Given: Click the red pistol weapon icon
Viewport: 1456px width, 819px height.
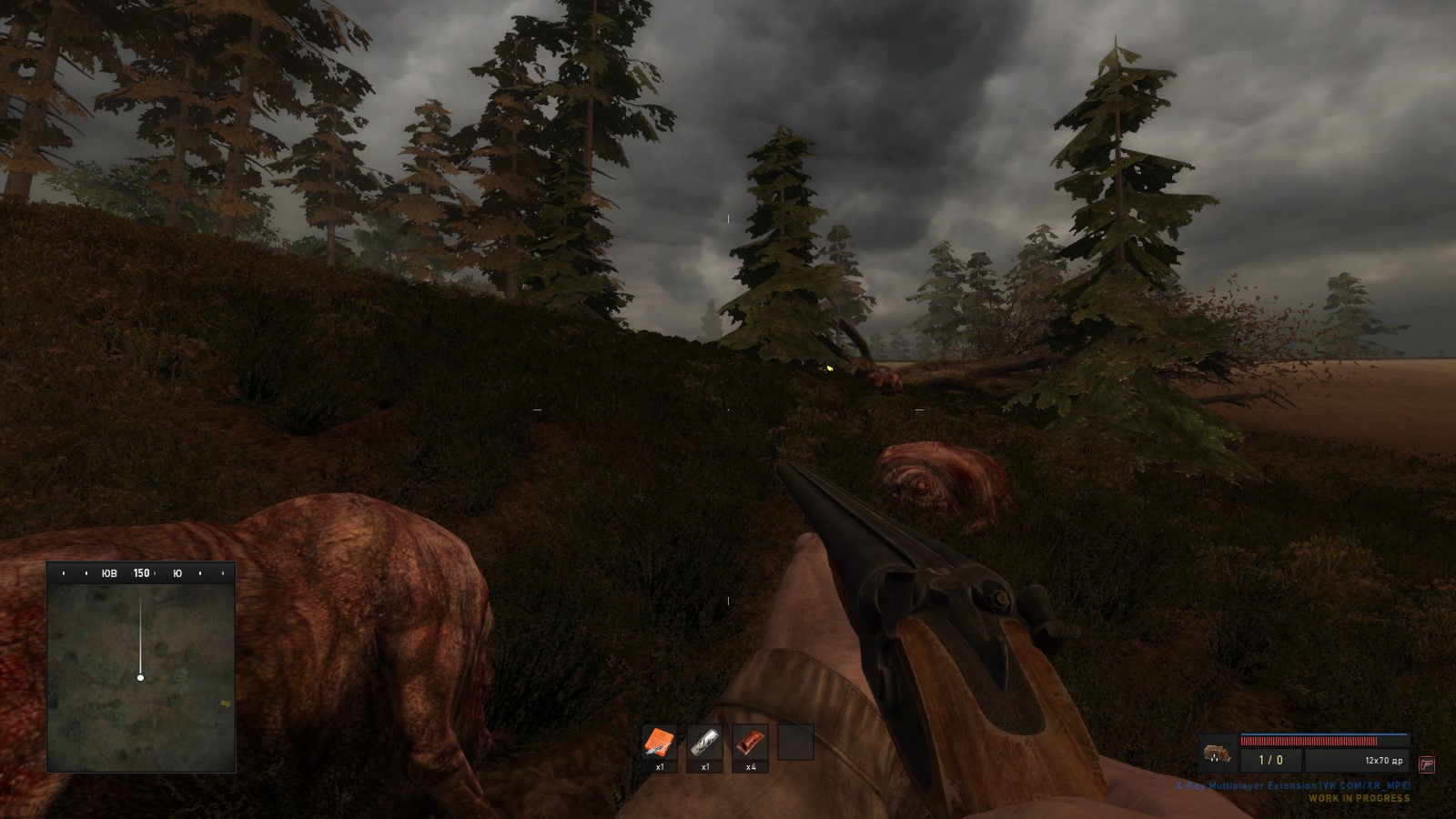Looking at the screenshot, I should click(x=1427, y=764).
